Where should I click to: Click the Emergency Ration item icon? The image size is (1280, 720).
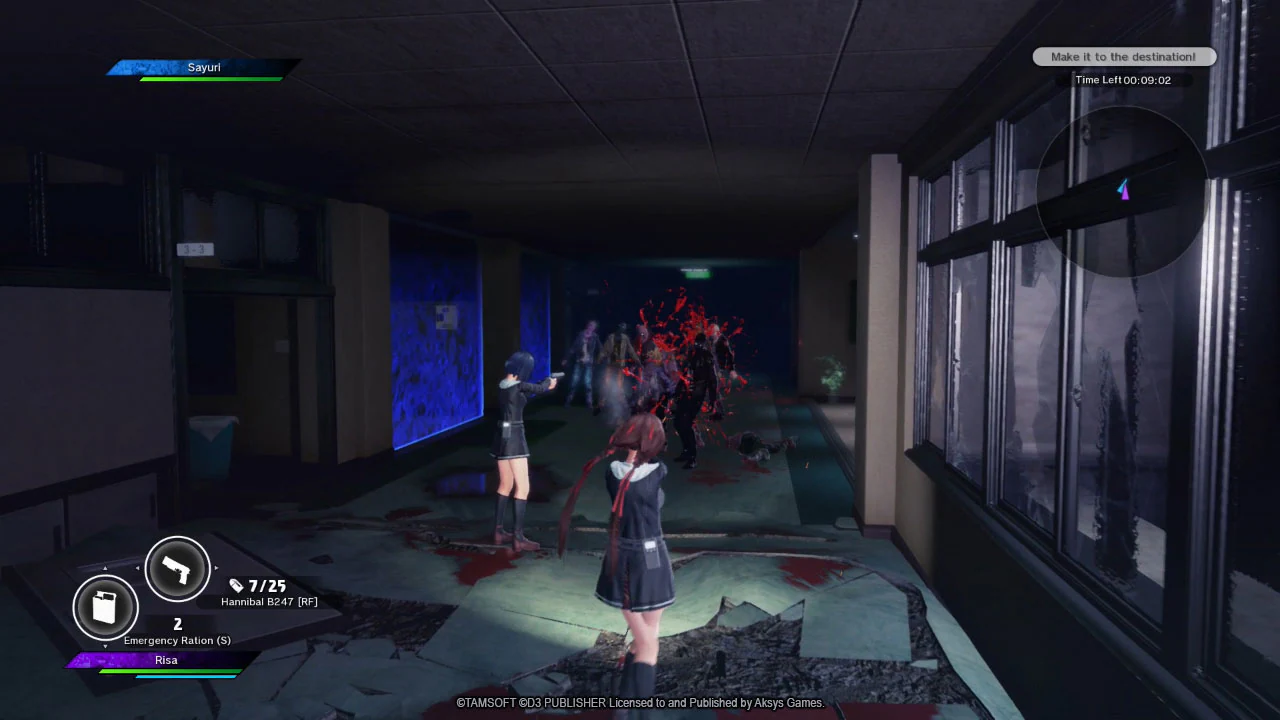click(105, 608)
